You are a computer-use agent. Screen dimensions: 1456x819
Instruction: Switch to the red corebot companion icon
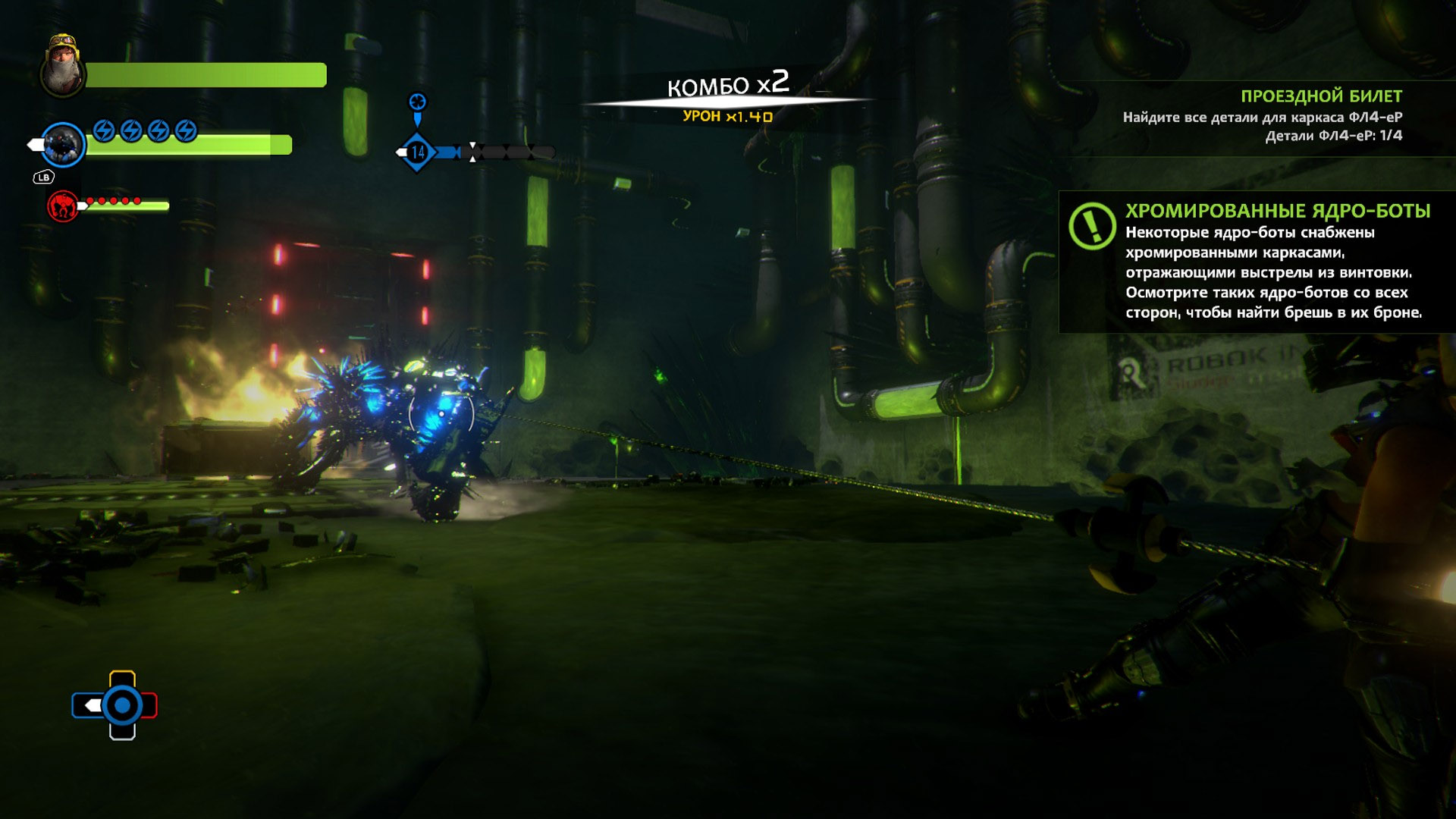63,206
